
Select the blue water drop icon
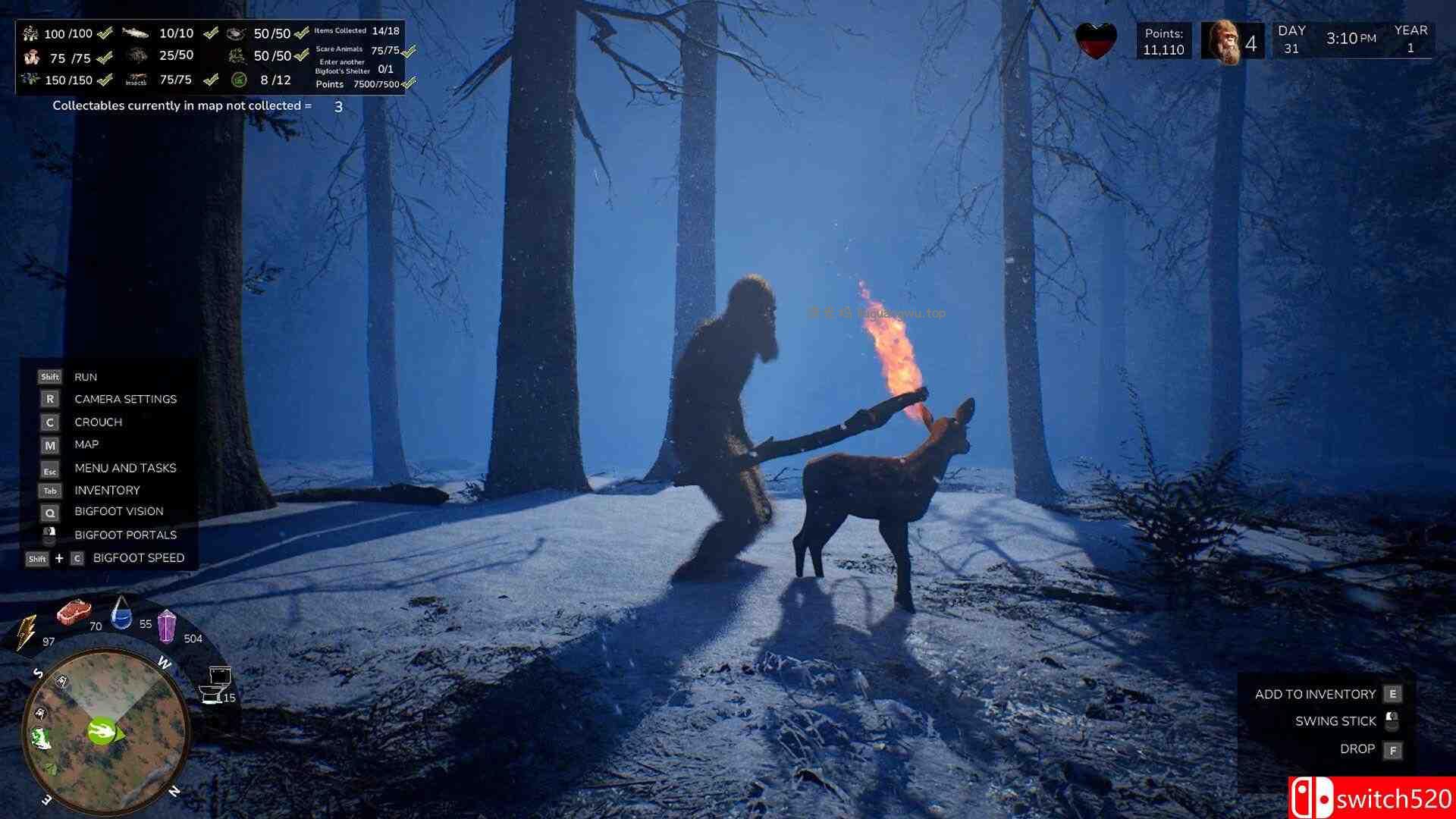(x=121, y=613)
